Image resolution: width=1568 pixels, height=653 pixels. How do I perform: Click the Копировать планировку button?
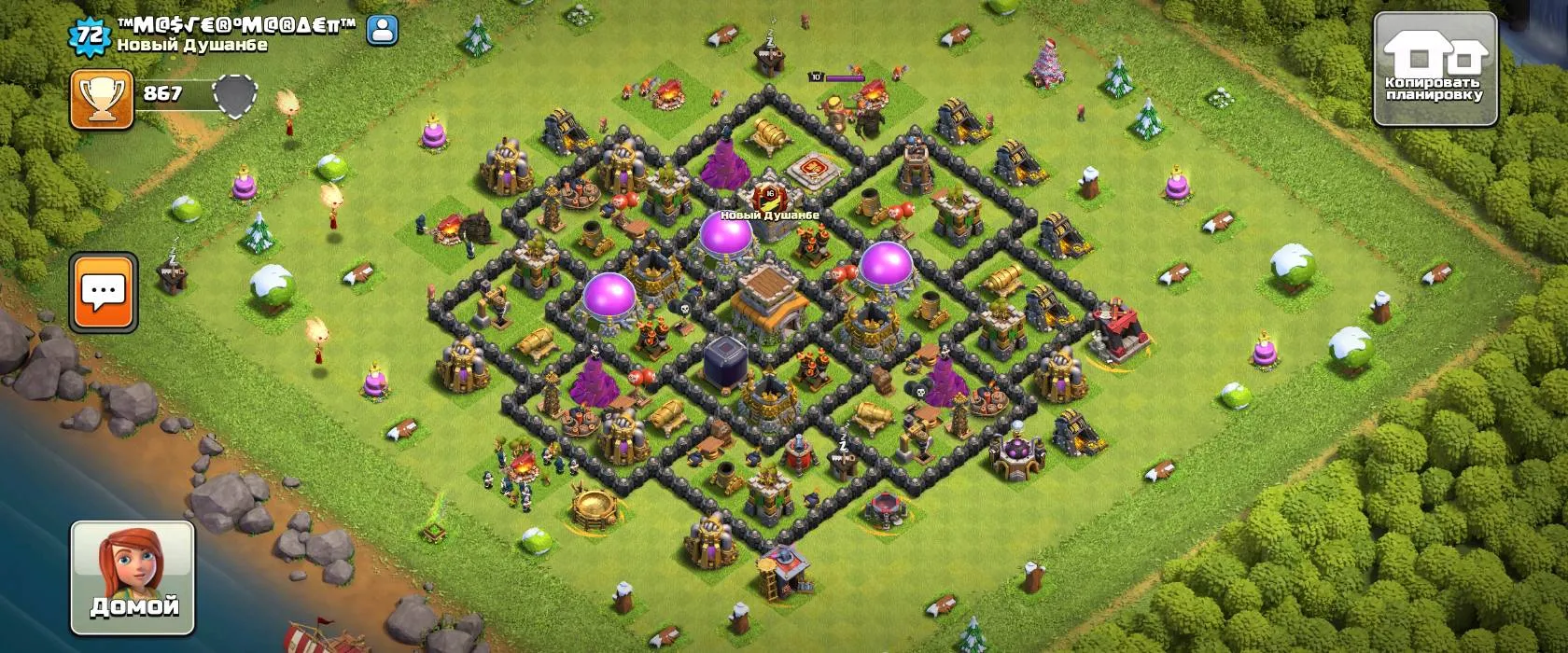[1436, 70]
